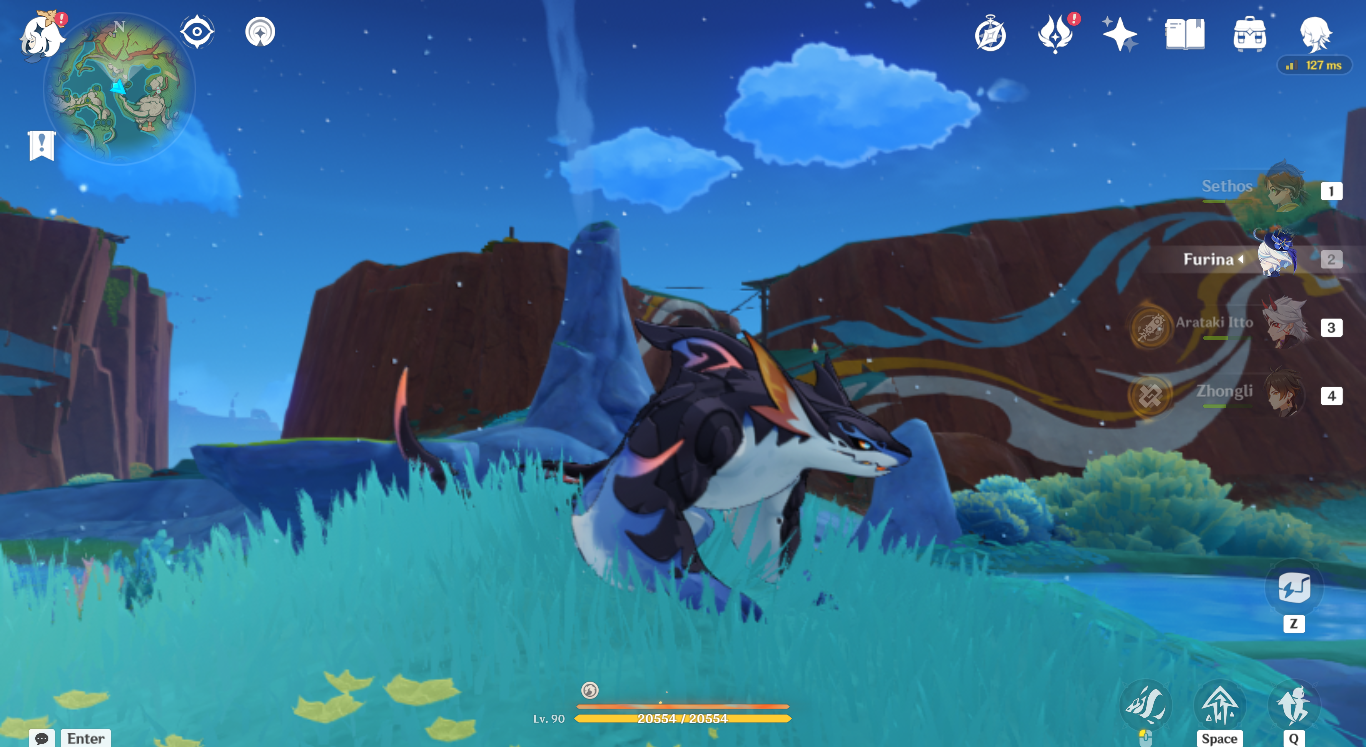Switch to Zhongli
This screenshot has height=747, width=1366.
pos(1278,395)
